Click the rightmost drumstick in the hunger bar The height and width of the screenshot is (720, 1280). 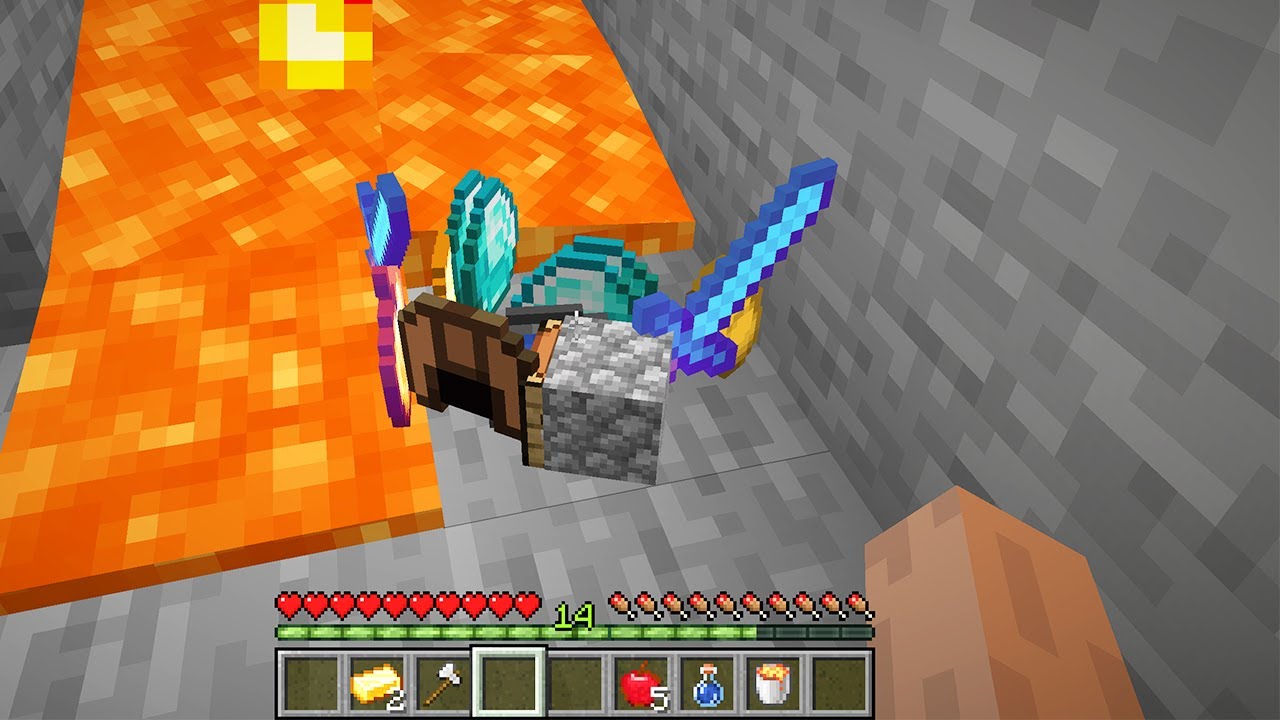(858, 605)
